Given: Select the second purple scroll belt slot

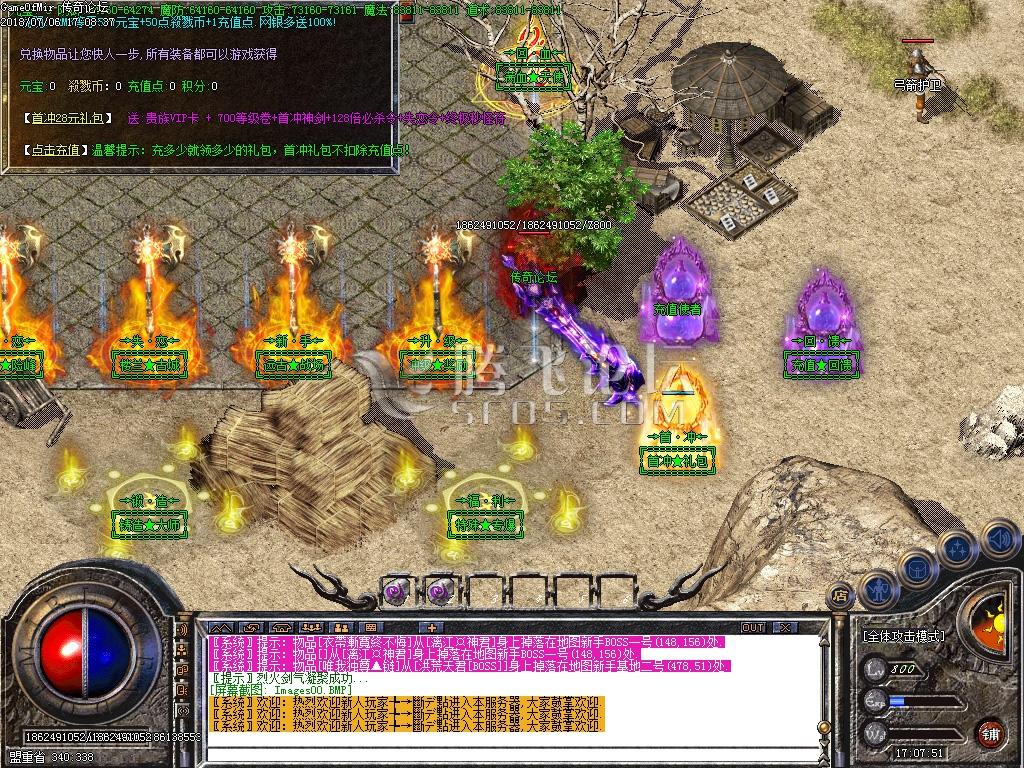Looking at the screenshot, I should point(439,591).
